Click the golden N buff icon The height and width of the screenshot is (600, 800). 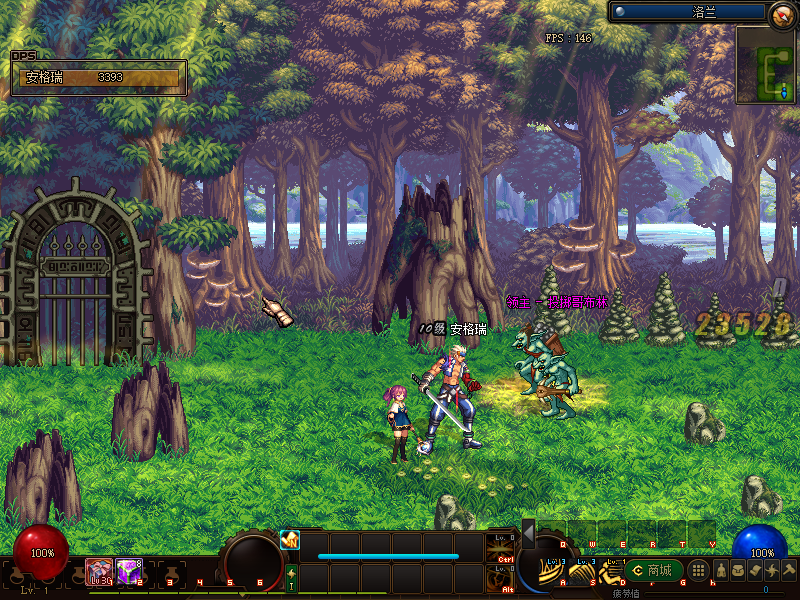click(290, 540)
